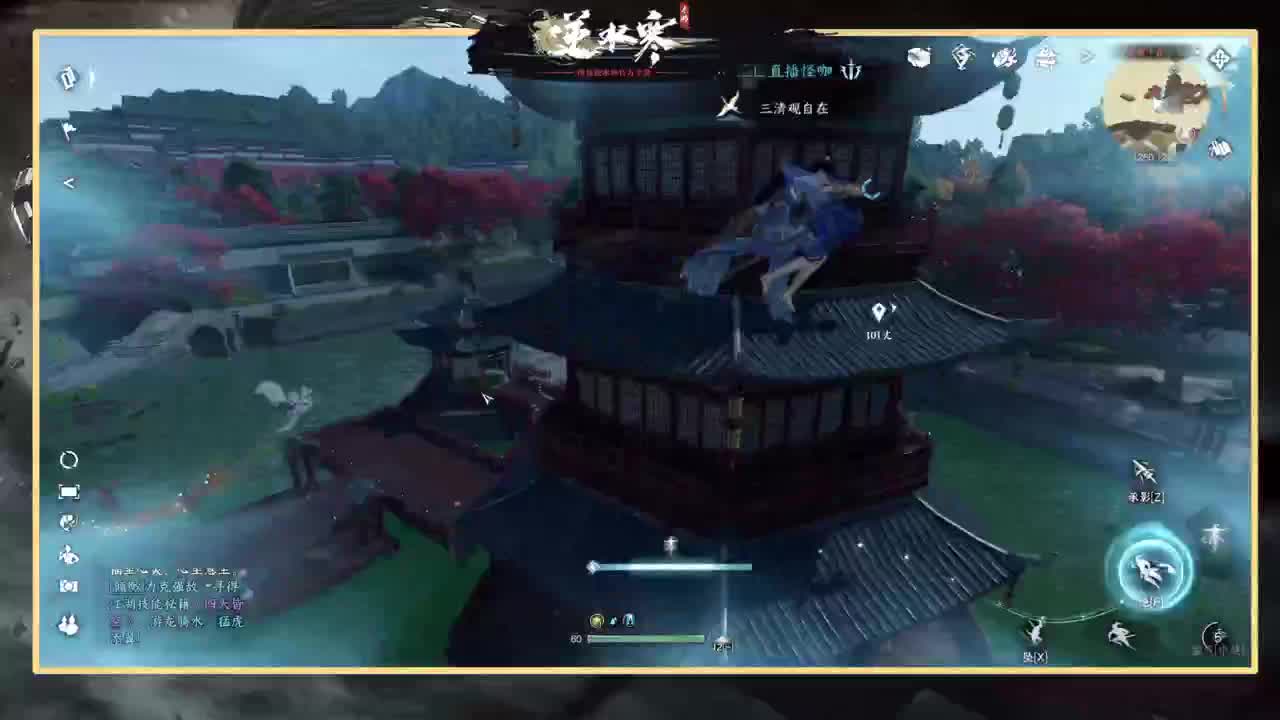Screen dimensions: 1280x720
Task: Activate the 承影[Z] sword skill icon
Action: click(1142, 471)
